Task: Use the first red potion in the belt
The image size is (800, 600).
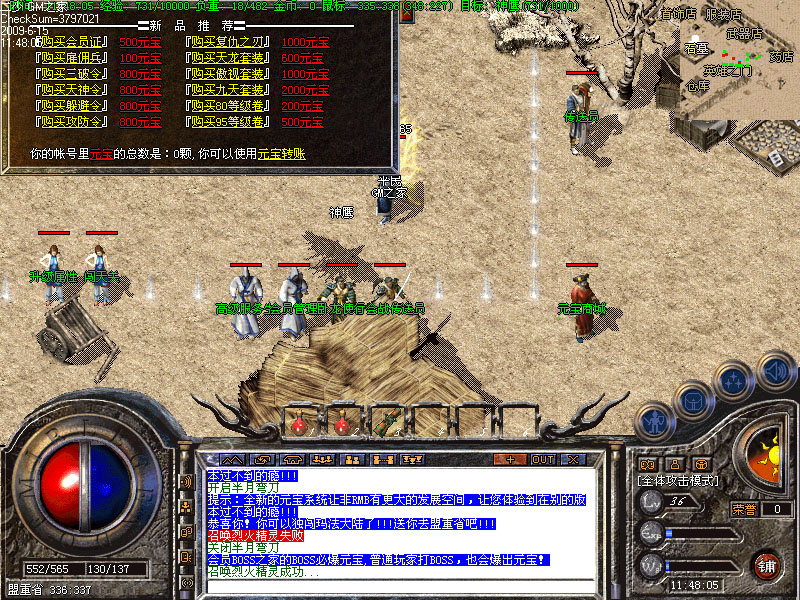Action: click(x=299, y=422)
